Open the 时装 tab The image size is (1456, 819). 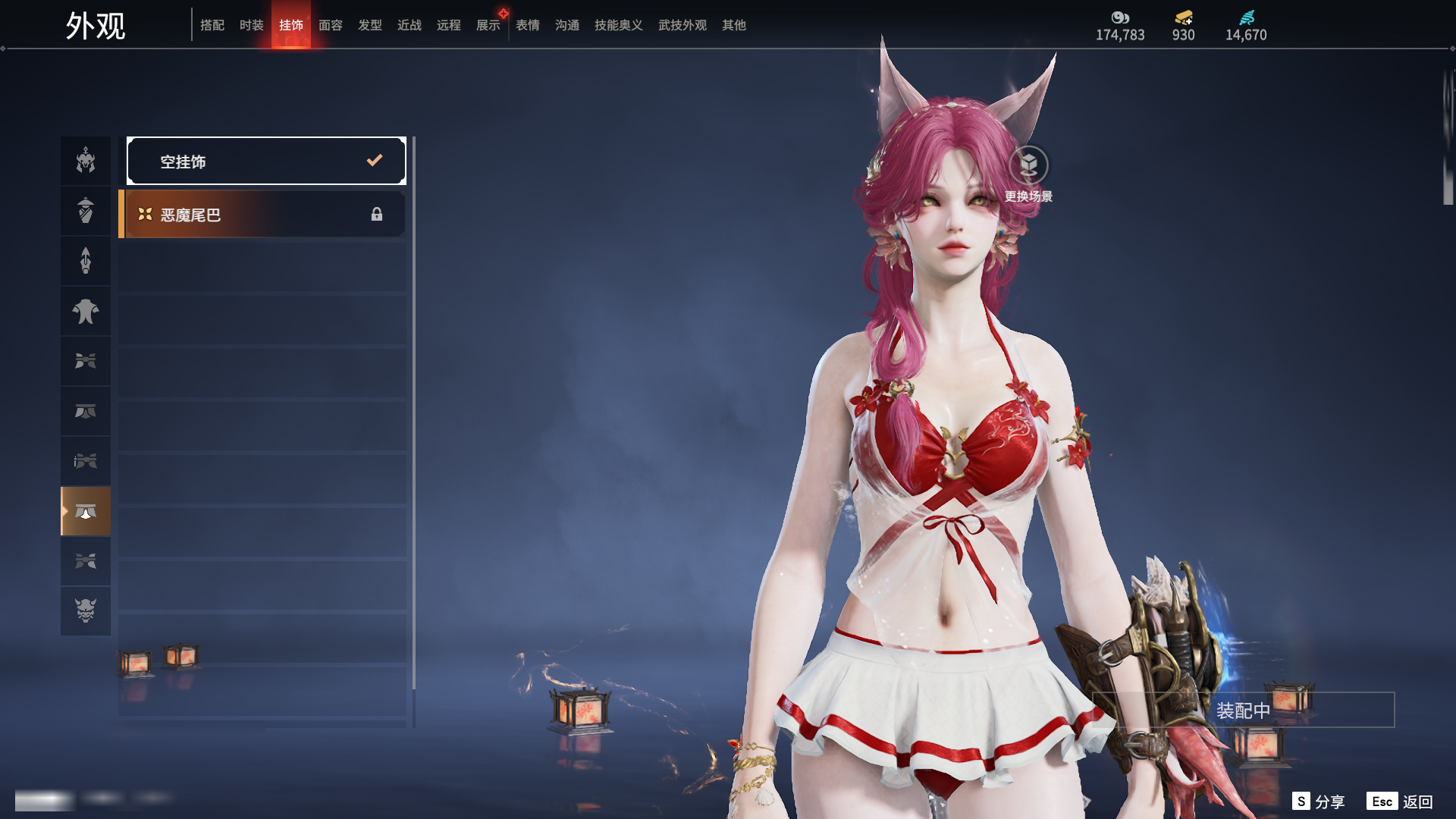[252, 25]
